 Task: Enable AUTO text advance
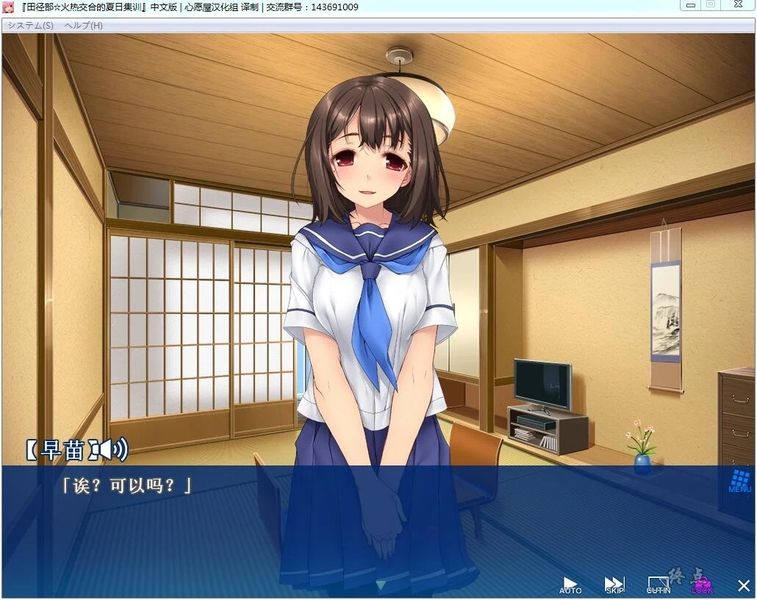570,584
